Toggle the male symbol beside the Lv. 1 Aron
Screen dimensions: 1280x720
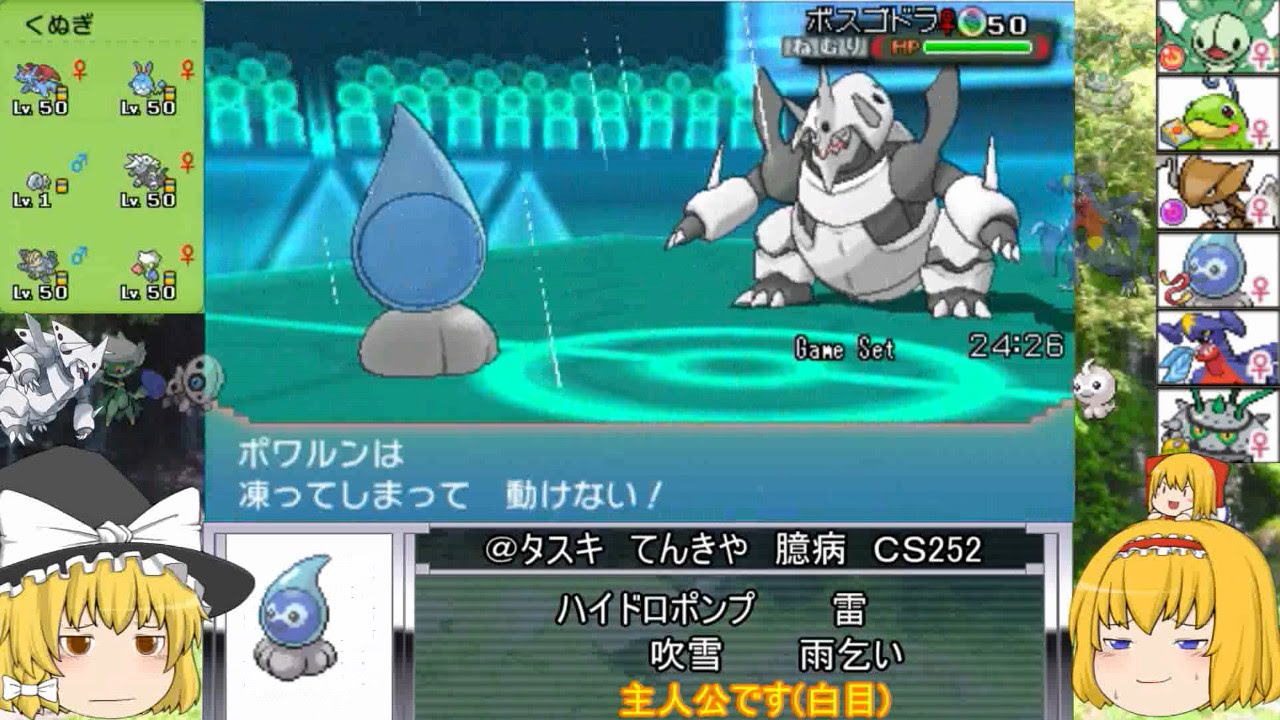(76, 162)
